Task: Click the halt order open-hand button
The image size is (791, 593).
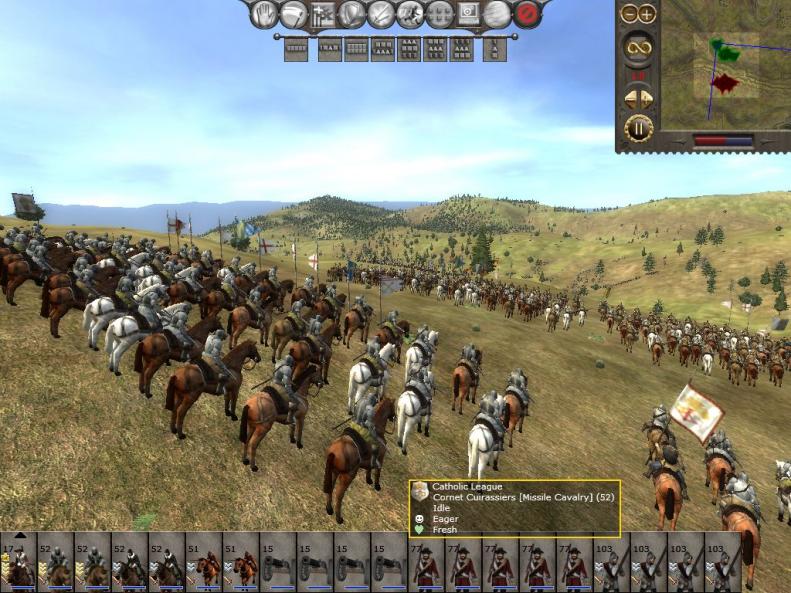Action: pyautogui.click(x=263, y=14)
